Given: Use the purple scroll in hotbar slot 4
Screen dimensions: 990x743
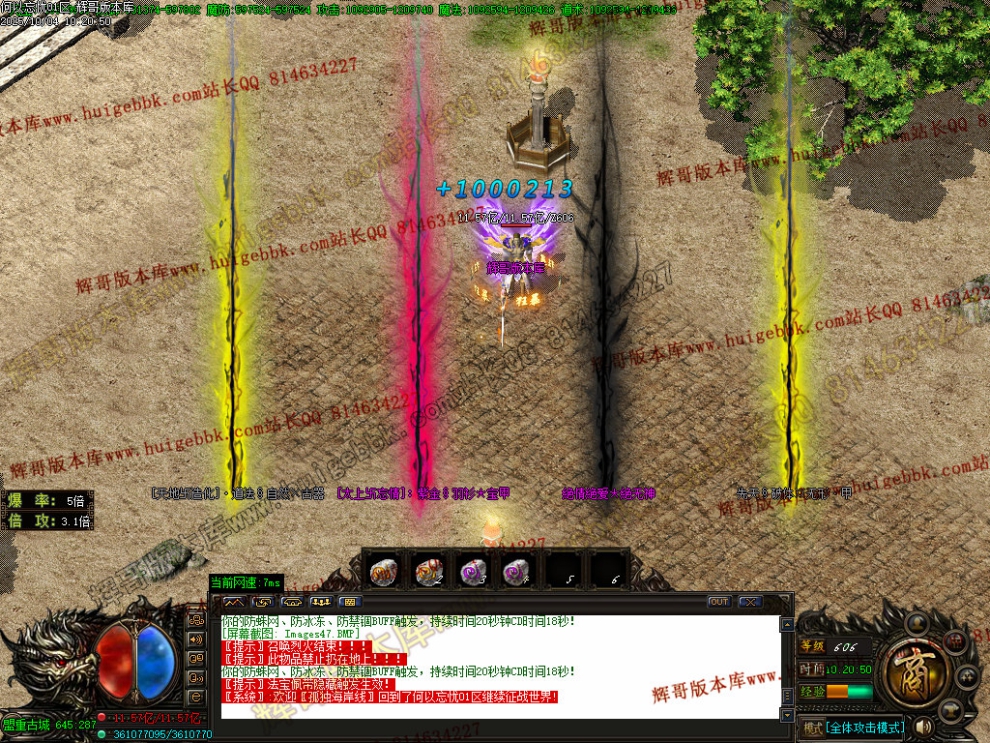Looking at the screenshot, I should pyautogui.click(x=516, y=572).
